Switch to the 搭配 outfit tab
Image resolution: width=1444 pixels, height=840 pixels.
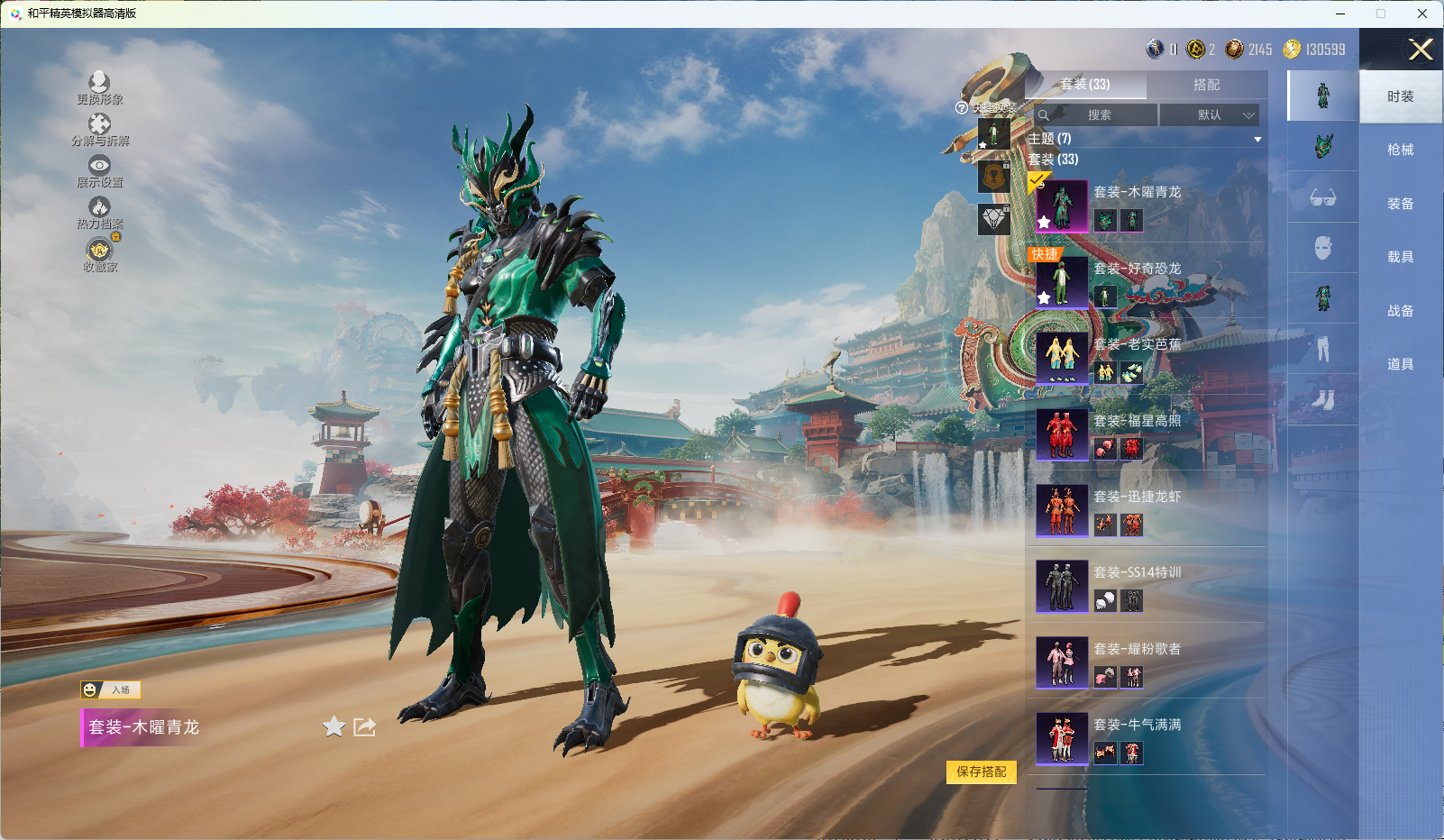point(1206,85)
